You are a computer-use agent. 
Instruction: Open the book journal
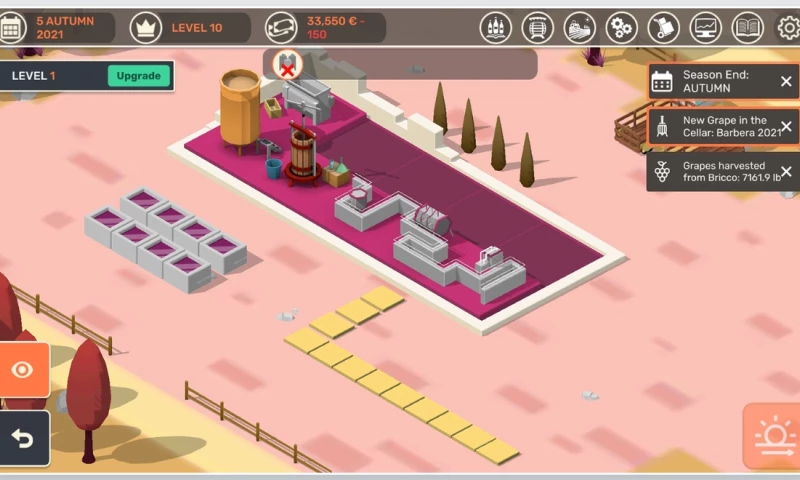point(747,28)
